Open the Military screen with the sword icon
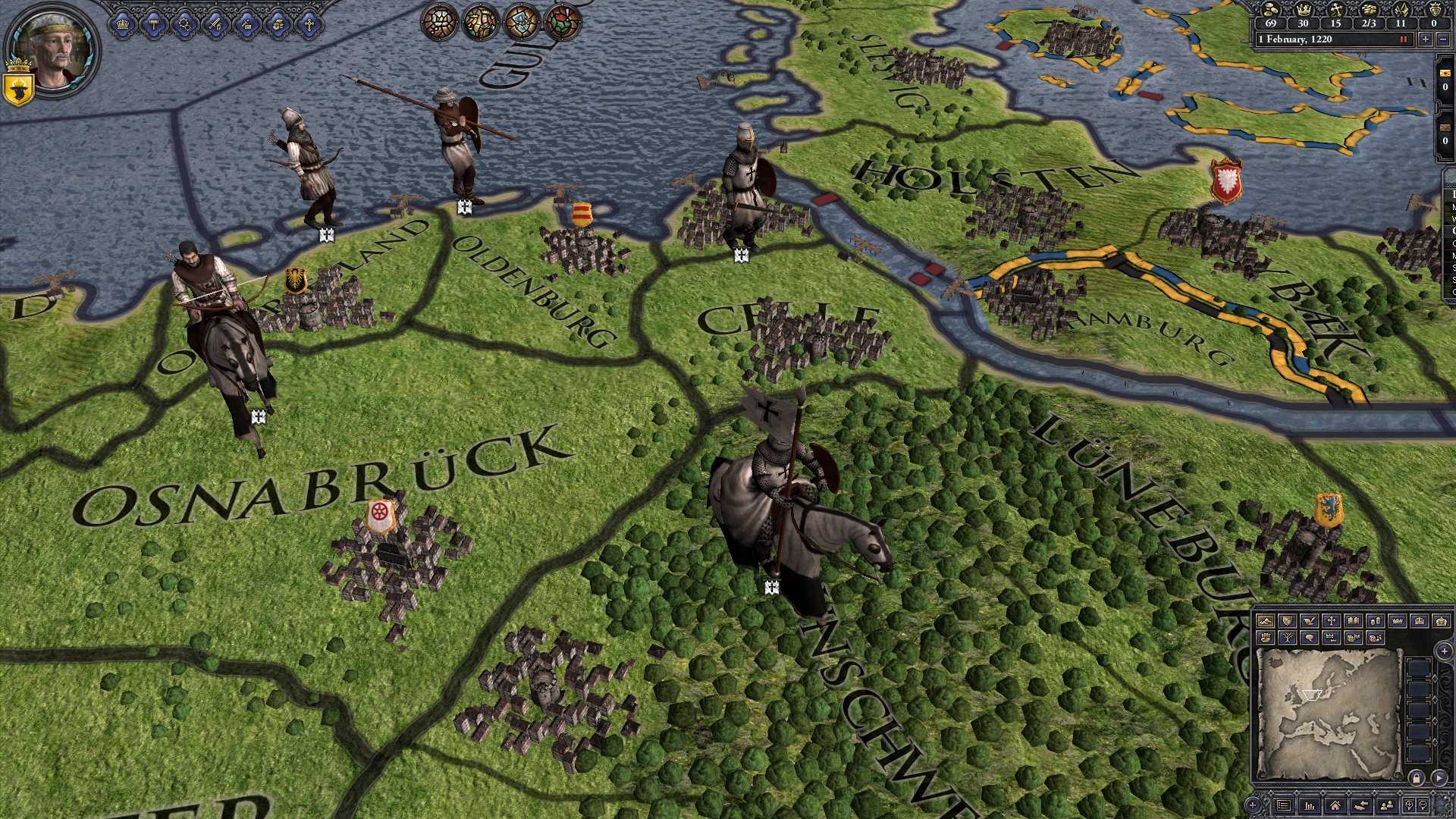Screen dimensions: 1456x819 [x=215, y=24]
